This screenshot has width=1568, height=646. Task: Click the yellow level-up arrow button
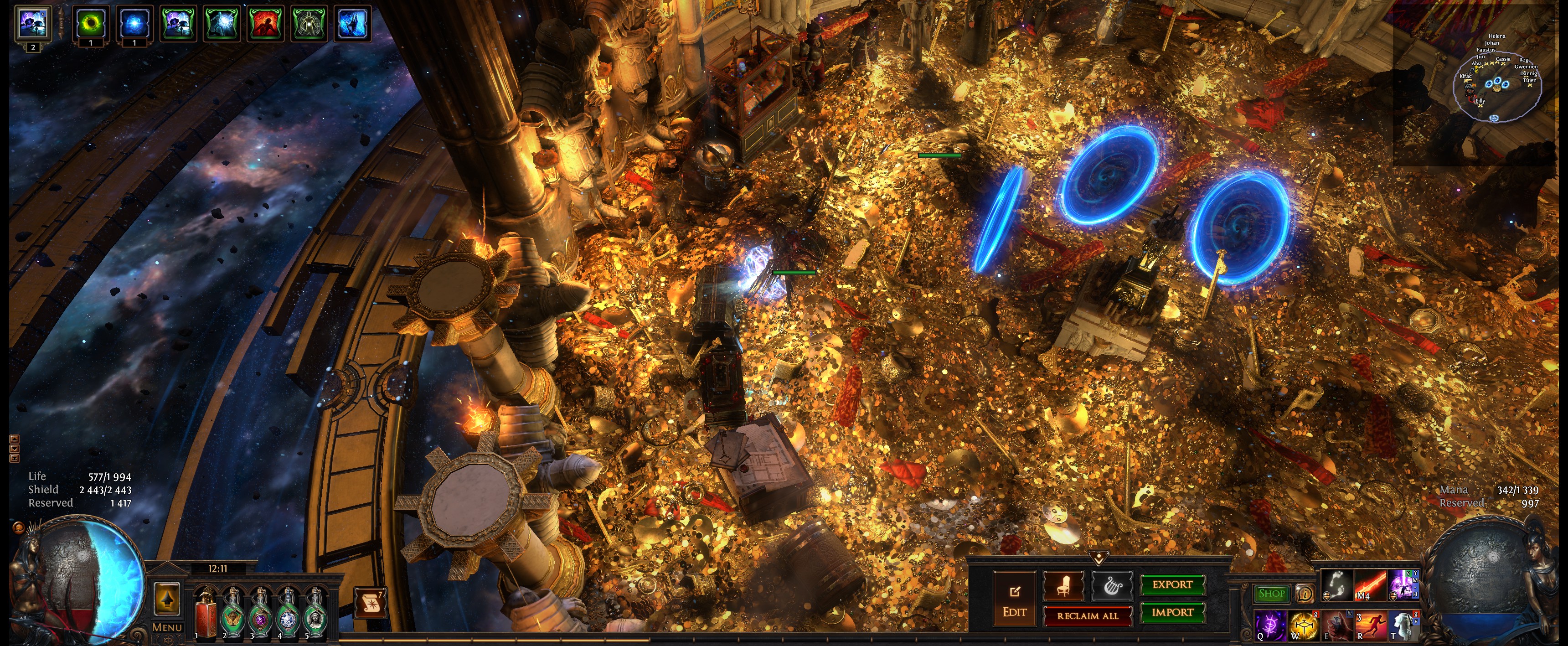pyautogui.click(x=167, y=598)
